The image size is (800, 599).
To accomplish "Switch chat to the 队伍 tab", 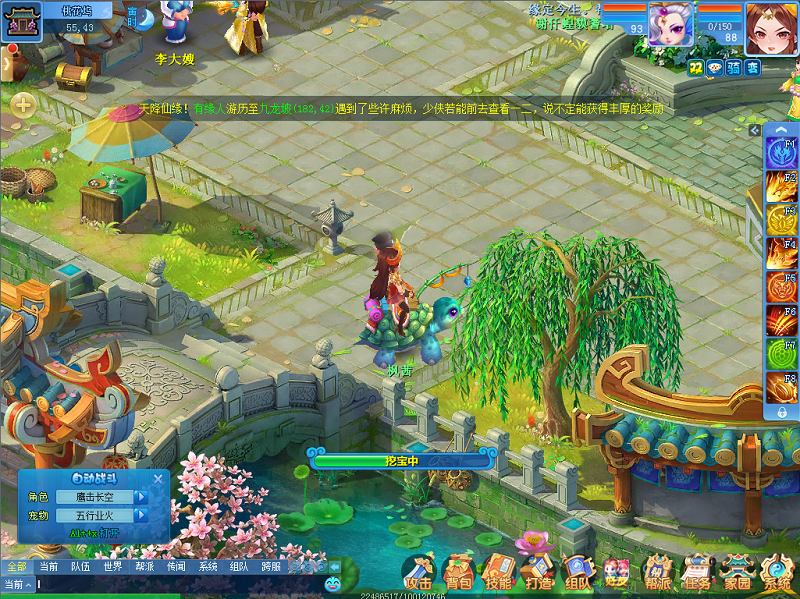I will coord(80,567).
